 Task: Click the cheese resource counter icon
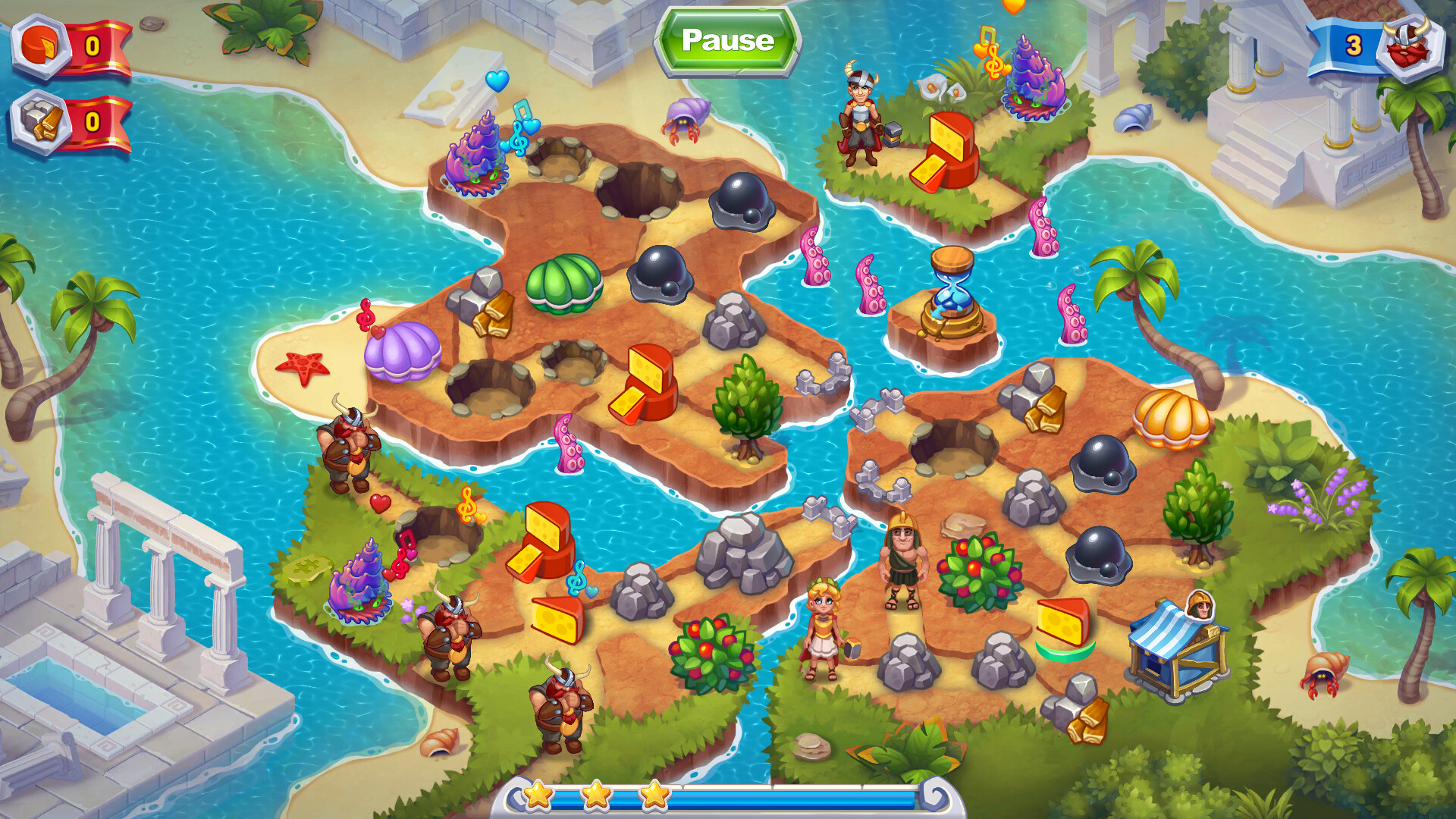(42, 44)
